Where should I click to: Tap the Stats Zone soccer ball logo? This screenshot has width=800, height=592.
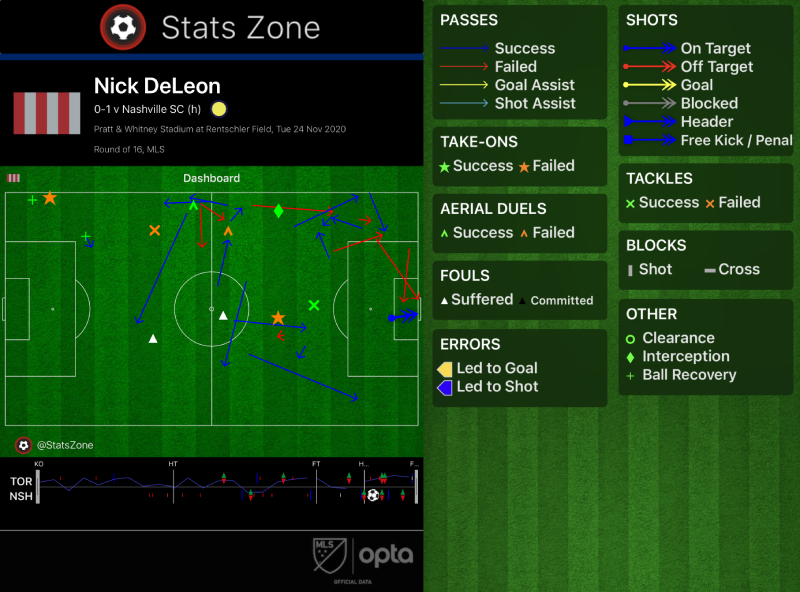click(123, 27)
